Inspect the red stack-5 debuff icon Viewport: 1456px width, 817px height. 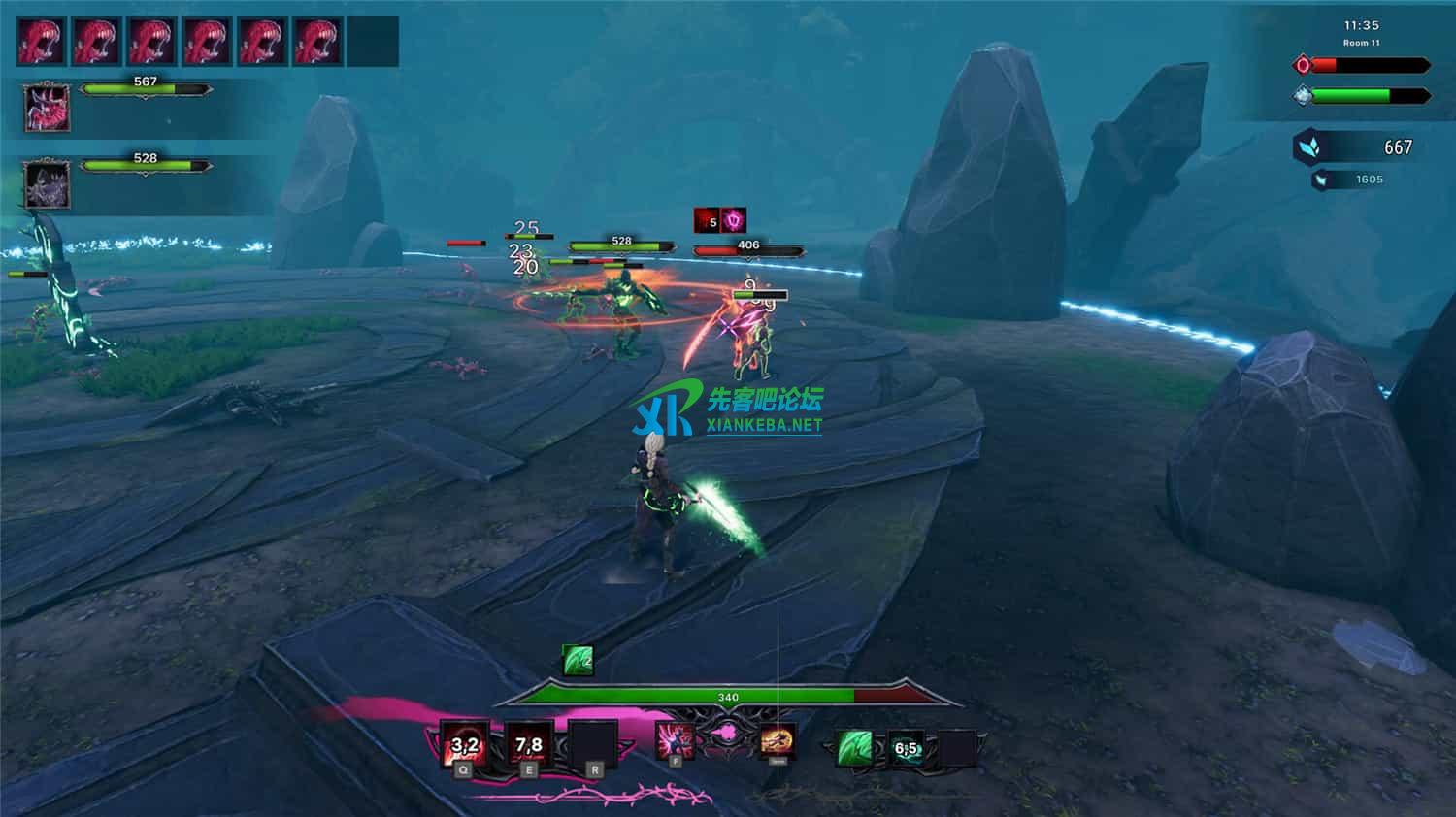708,220
